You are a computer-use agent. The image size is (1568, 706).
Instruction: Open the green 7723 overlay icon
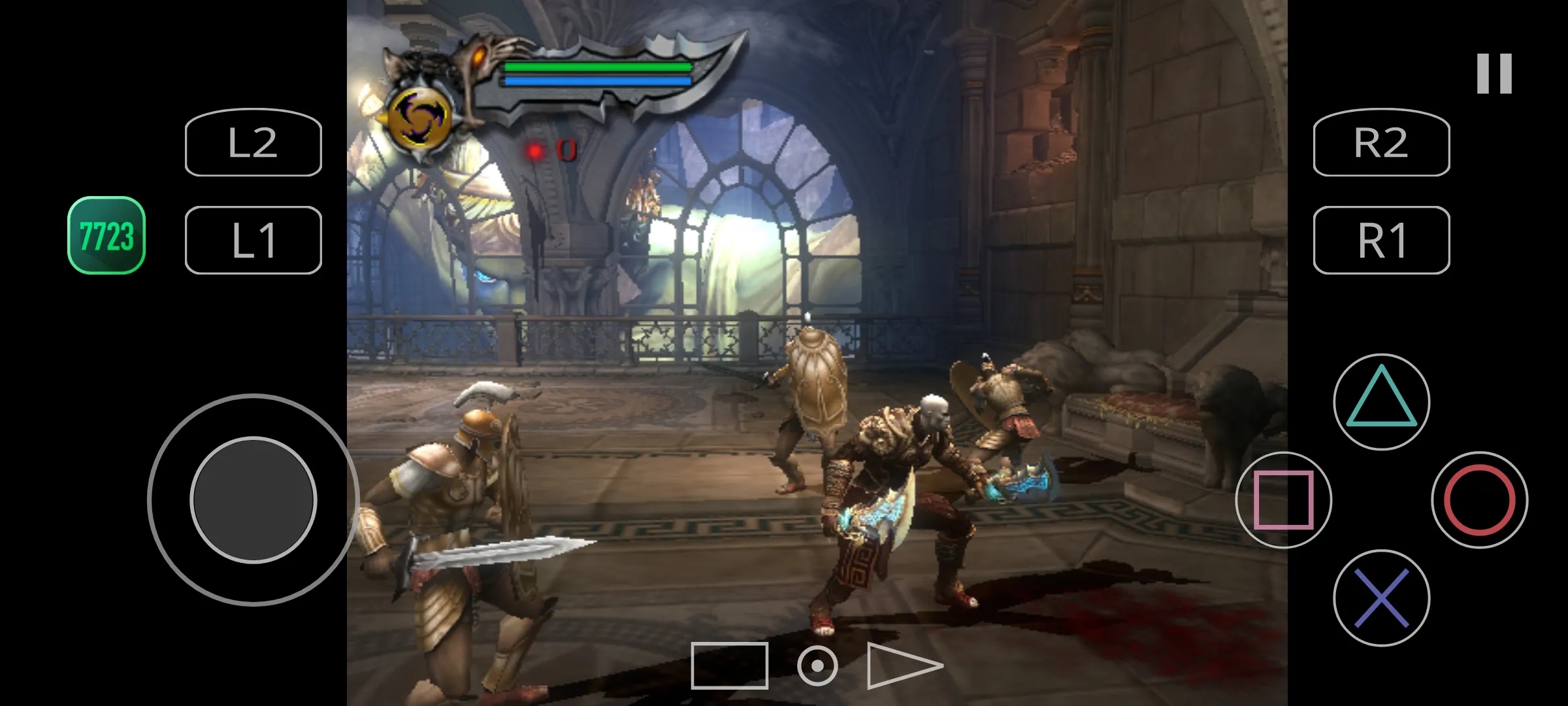(106, 235)
